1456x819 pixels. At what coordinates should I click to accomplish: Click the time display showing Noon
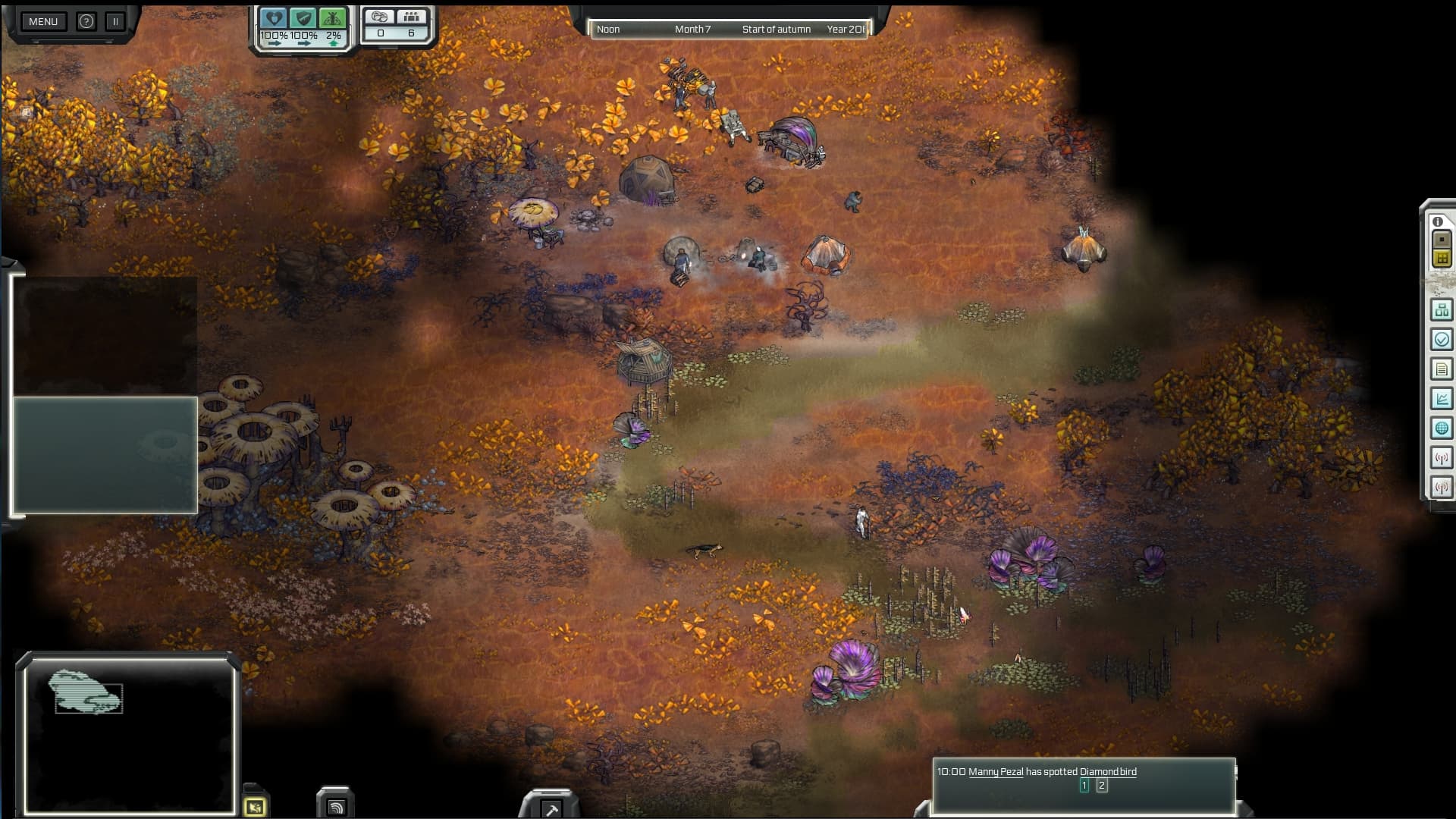click(607, 30)
